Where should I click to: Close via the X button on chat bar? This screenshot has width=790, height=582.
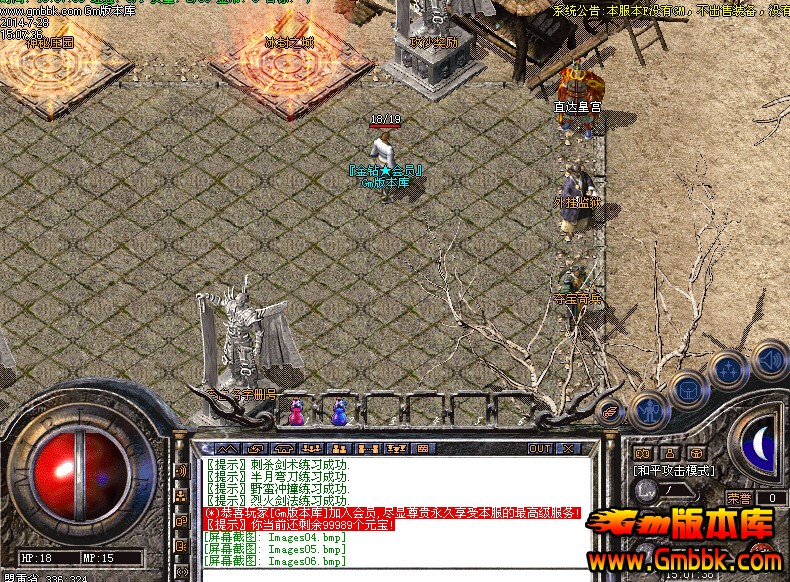568,448
